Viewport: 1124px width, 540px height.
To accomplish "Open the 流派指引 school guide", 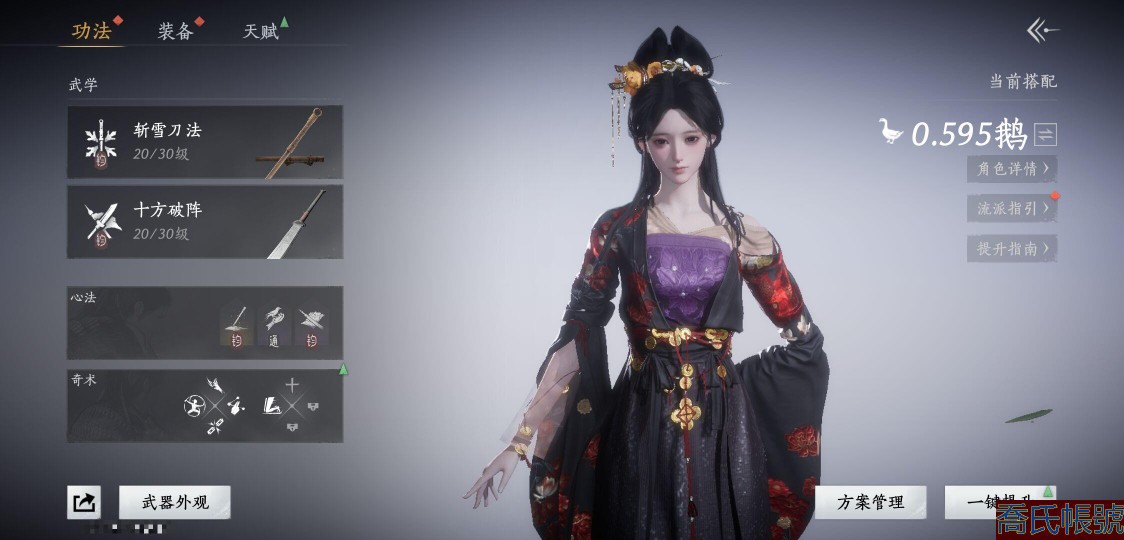I will click(1012, 209).
